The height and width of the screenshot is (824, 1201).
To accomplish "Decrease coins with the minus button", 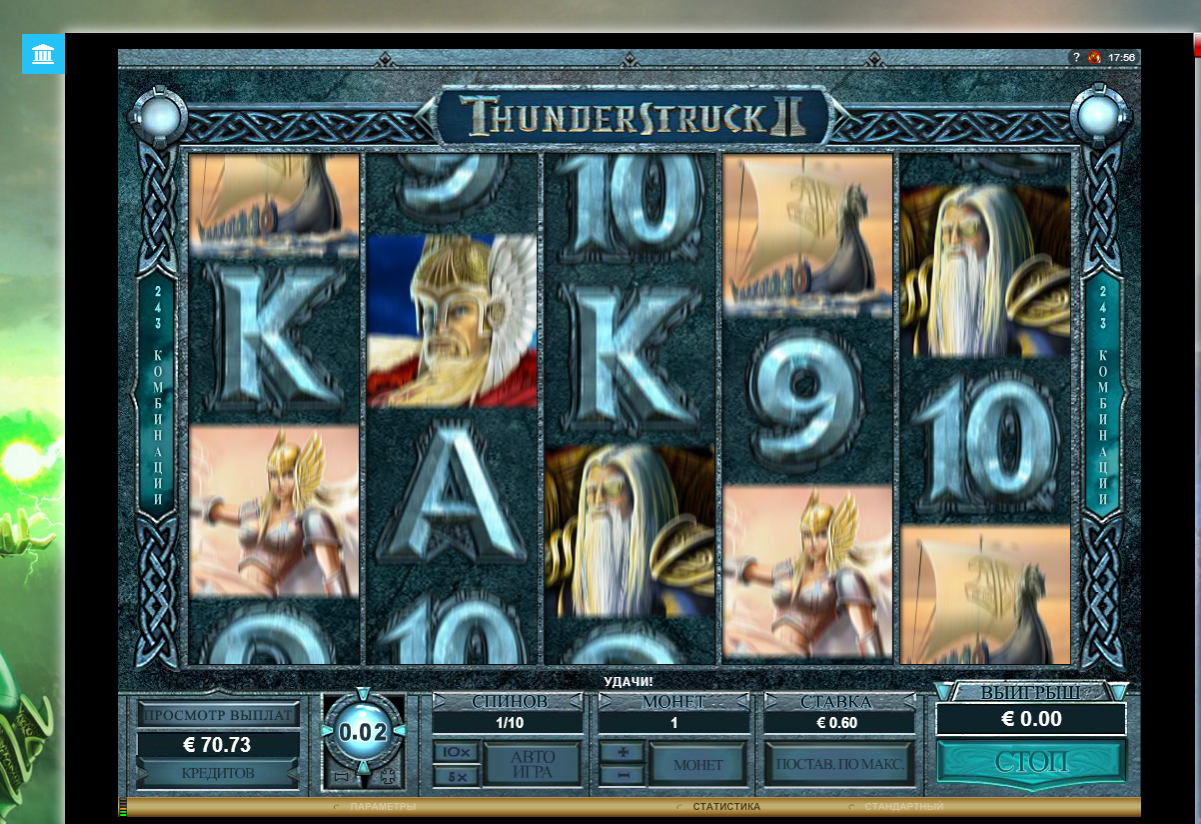I will (x=622, y=776).
